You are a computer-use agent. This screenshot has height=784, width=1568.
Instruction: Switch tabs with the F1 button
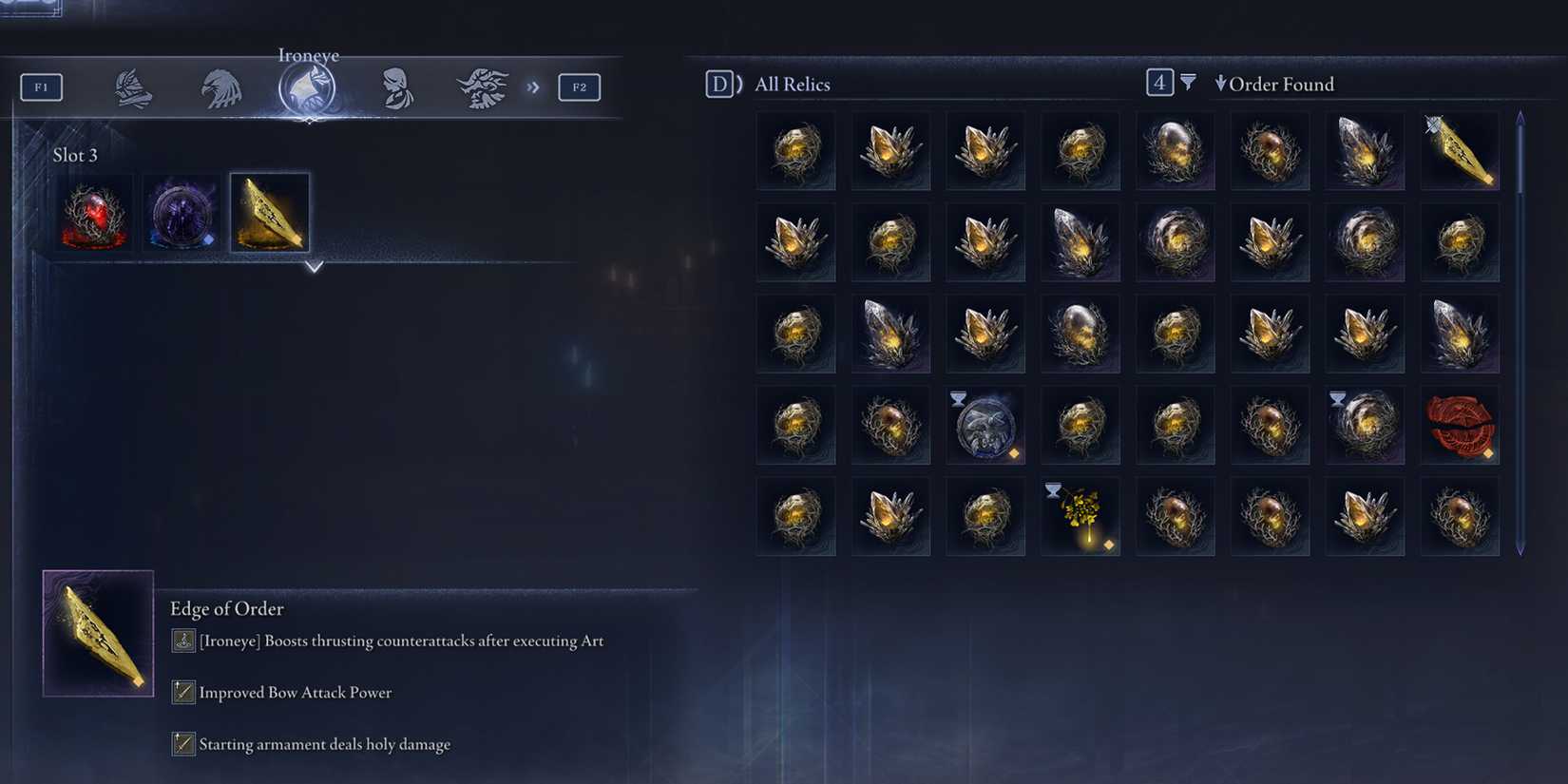(x=41, y=86)
